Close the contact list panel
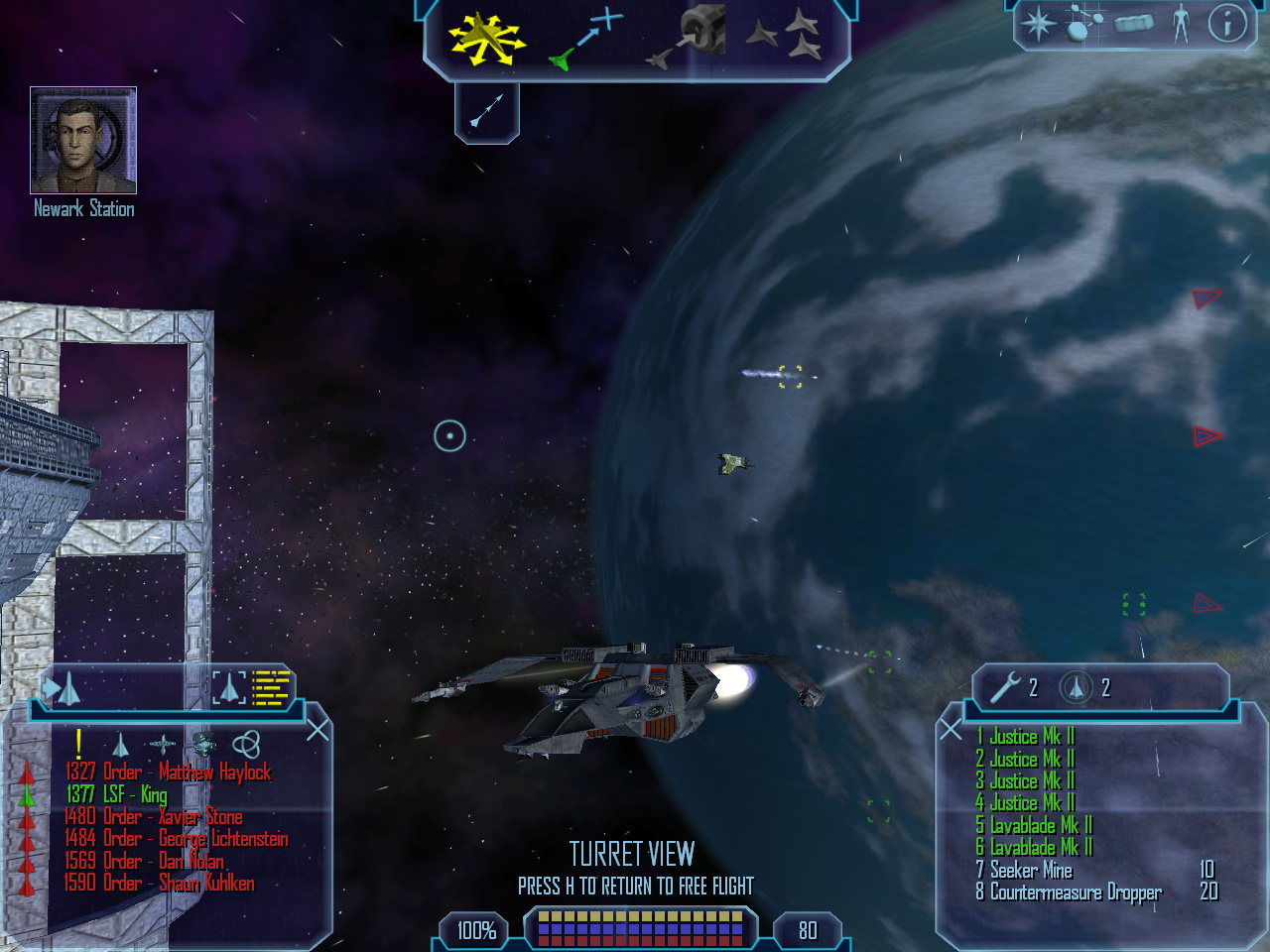1270x952 pixels. click(x=317, y=731)
